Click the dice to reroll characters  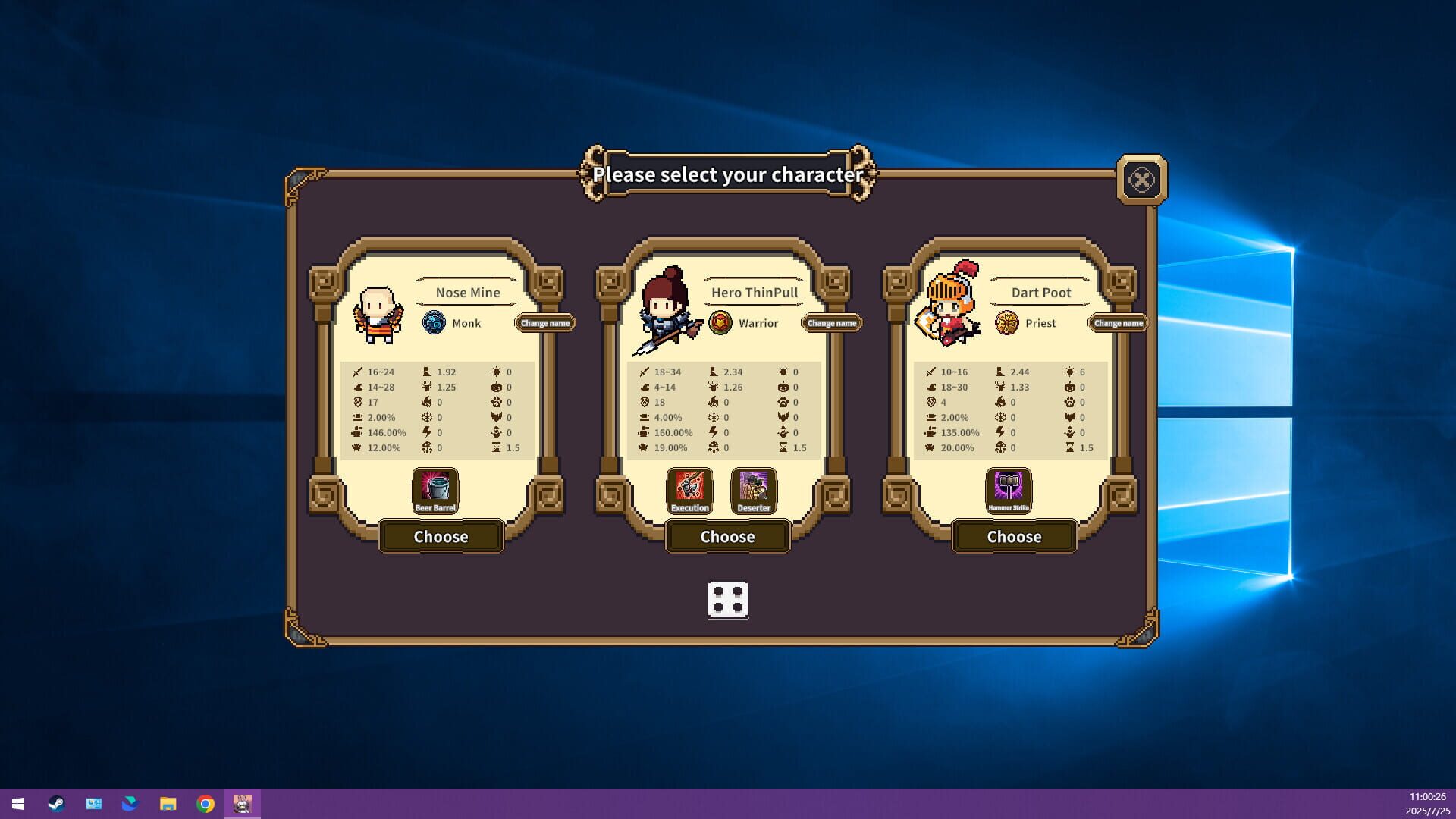pos(727,601)
